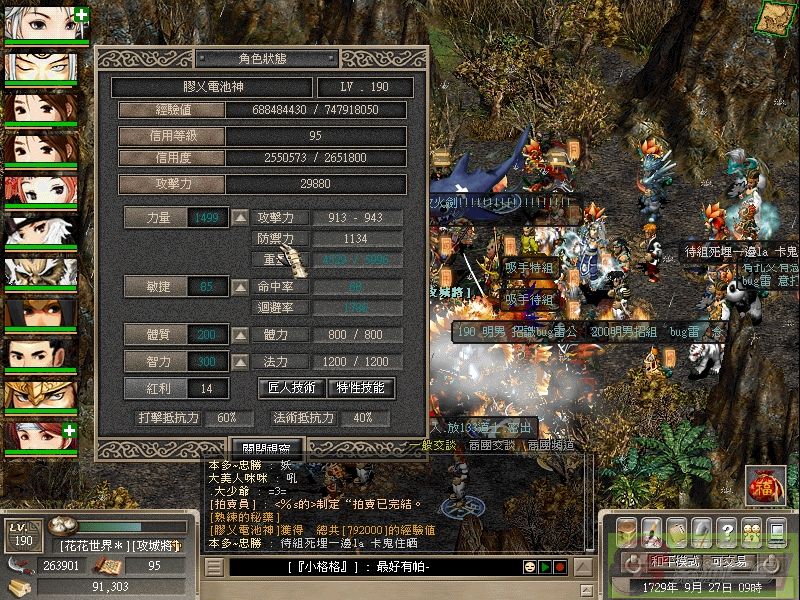Open the 特性技能 trait skills
800x600 pixels.
point(360,387)
